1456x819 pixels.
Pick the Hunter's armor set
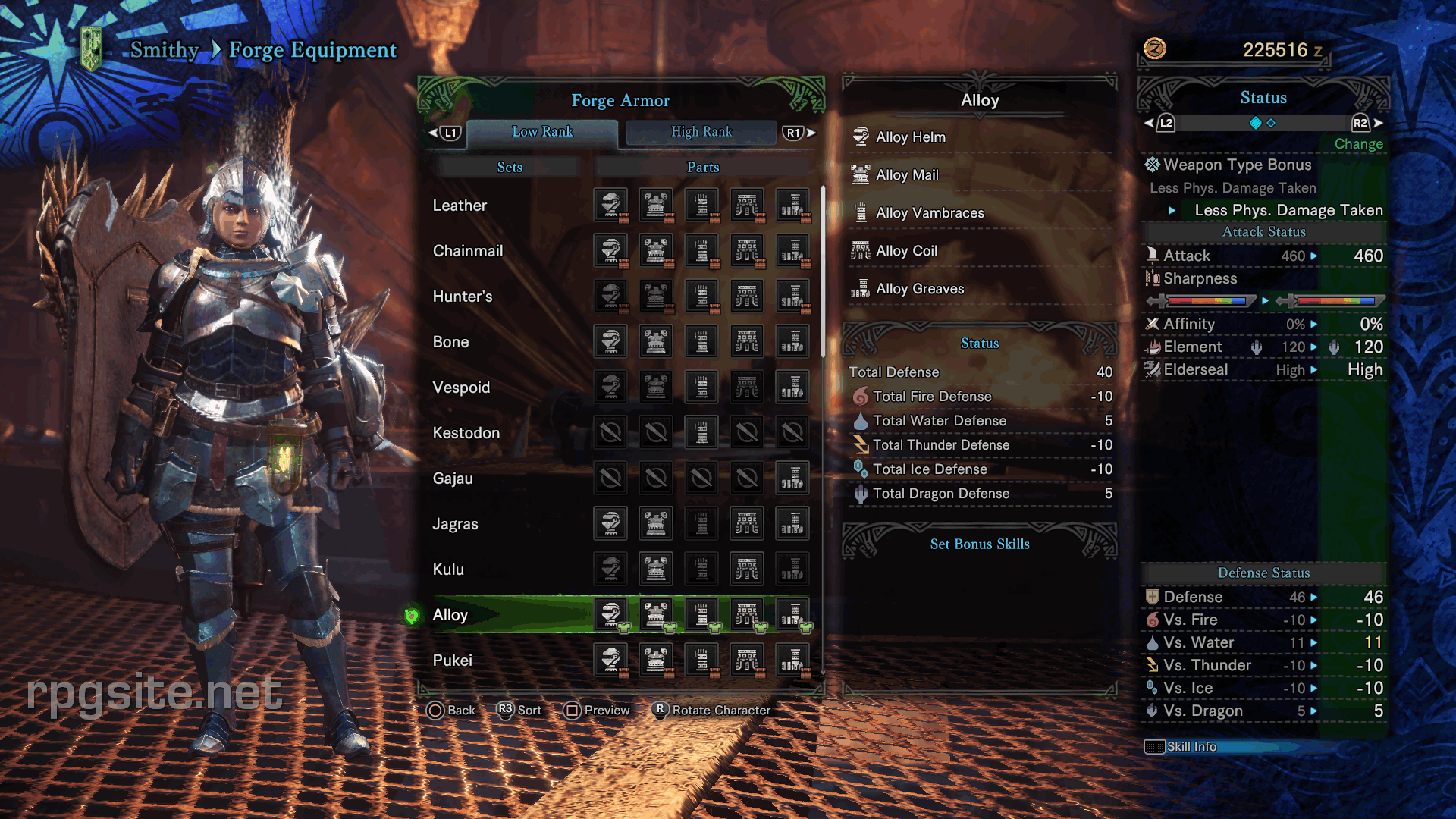[463, 297]
